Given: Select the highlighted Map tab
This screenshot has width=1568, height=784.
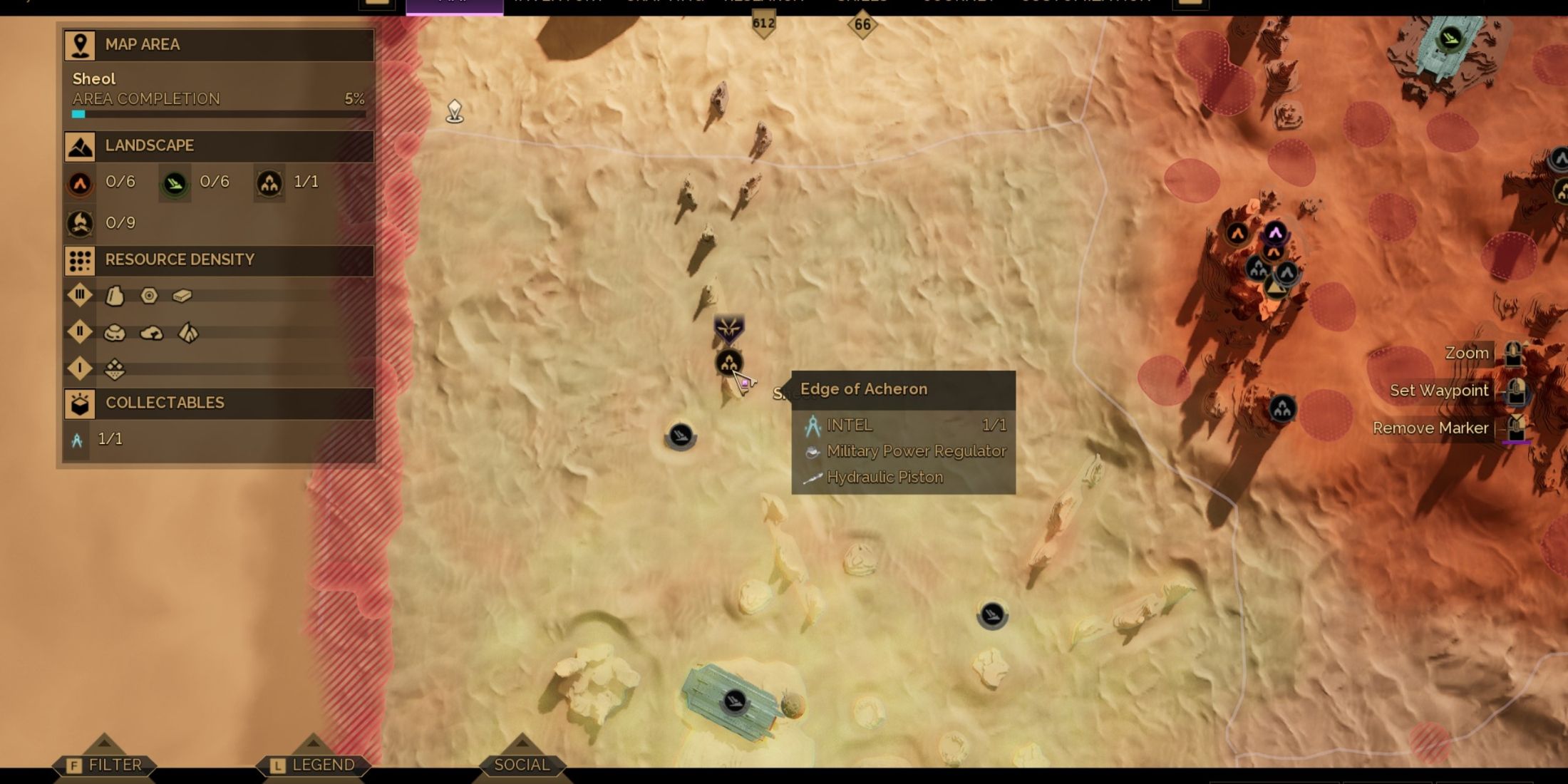Looking at the screenshot, I should coord(455,4).
